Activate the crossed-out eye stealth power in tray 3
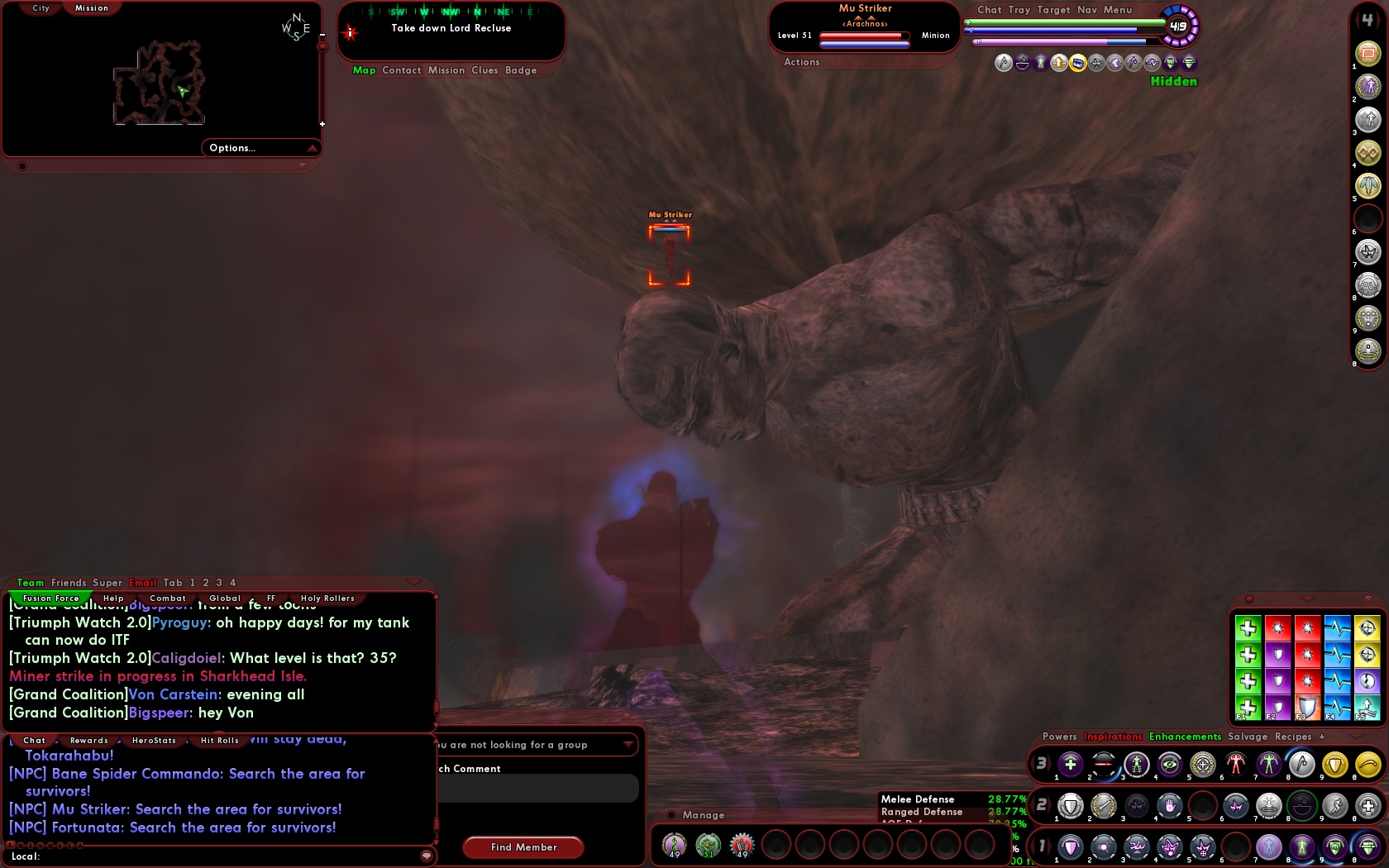The width and height of the screenshot is (1389, 868). click(x=1169, y=764)
